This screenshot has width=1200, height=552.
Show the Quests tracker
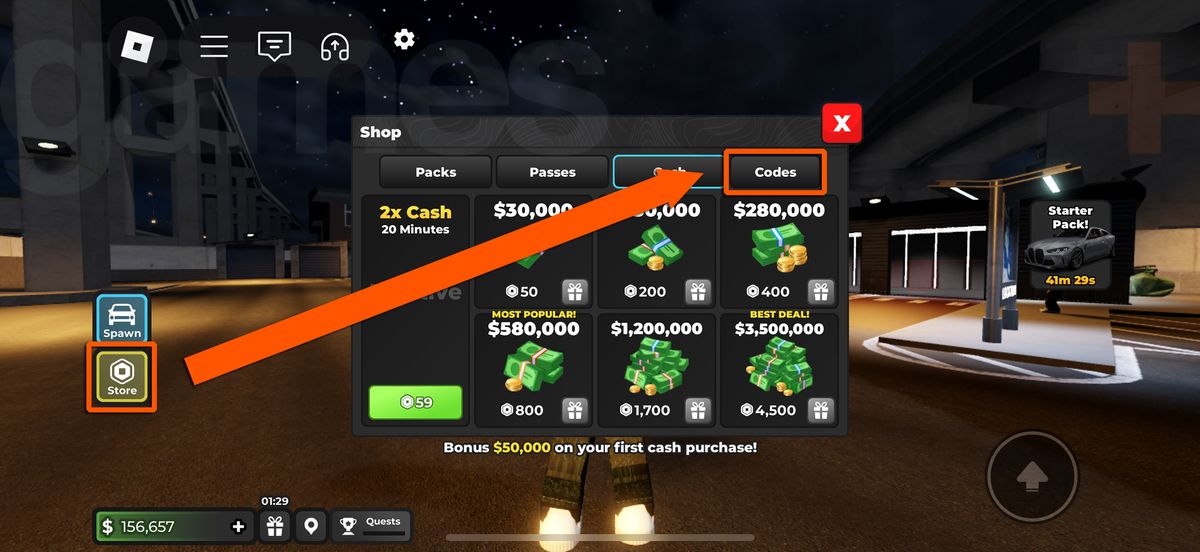(x=370, y=525)
